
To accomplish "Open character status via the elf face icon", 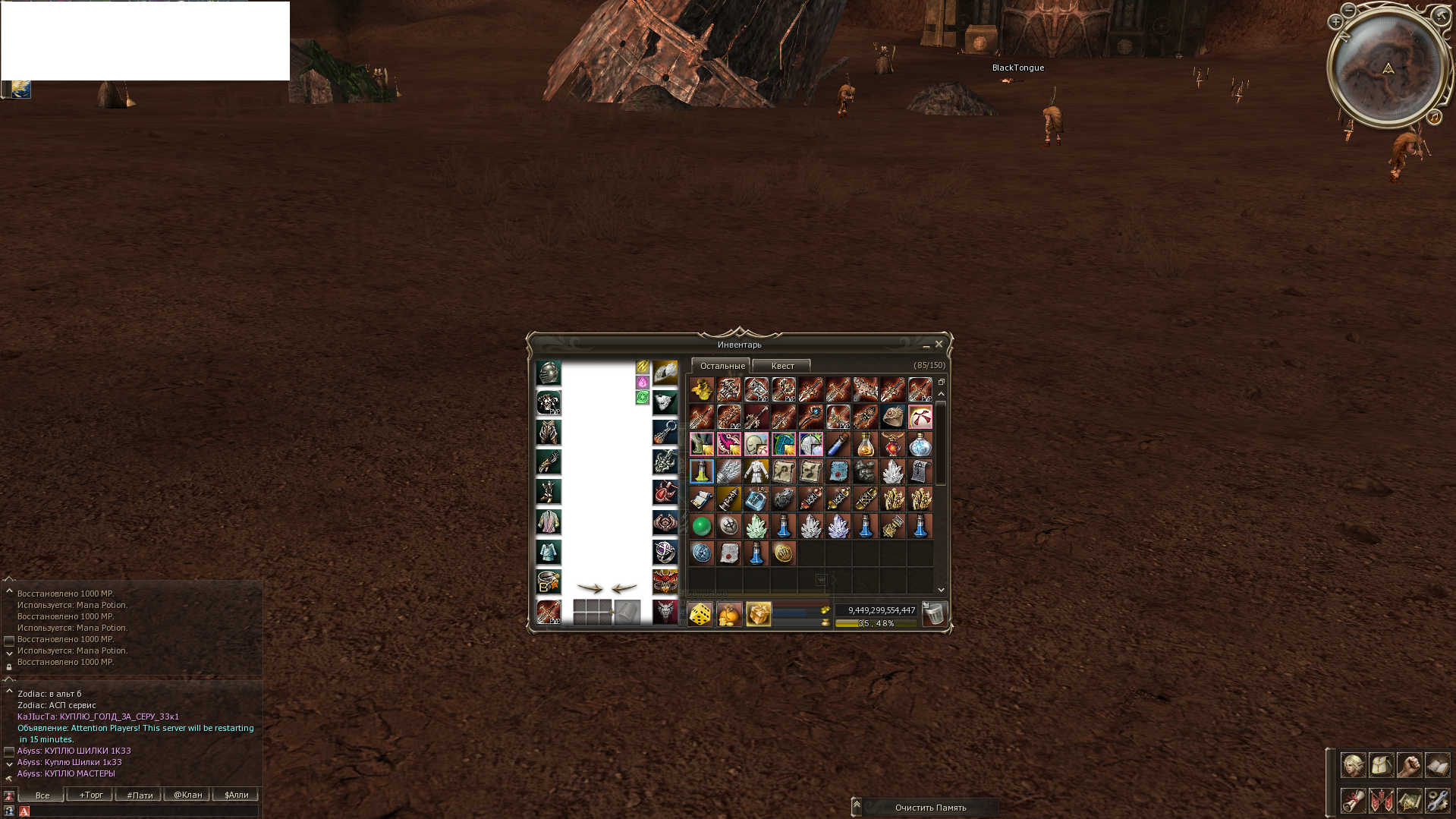I will (x=1354, y=764).
